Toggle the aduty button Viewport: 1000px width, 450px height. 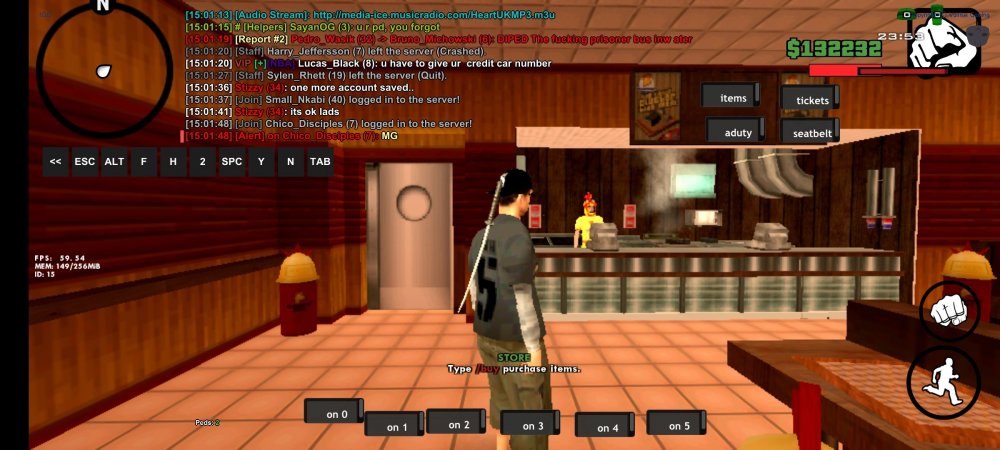point(737,132)
